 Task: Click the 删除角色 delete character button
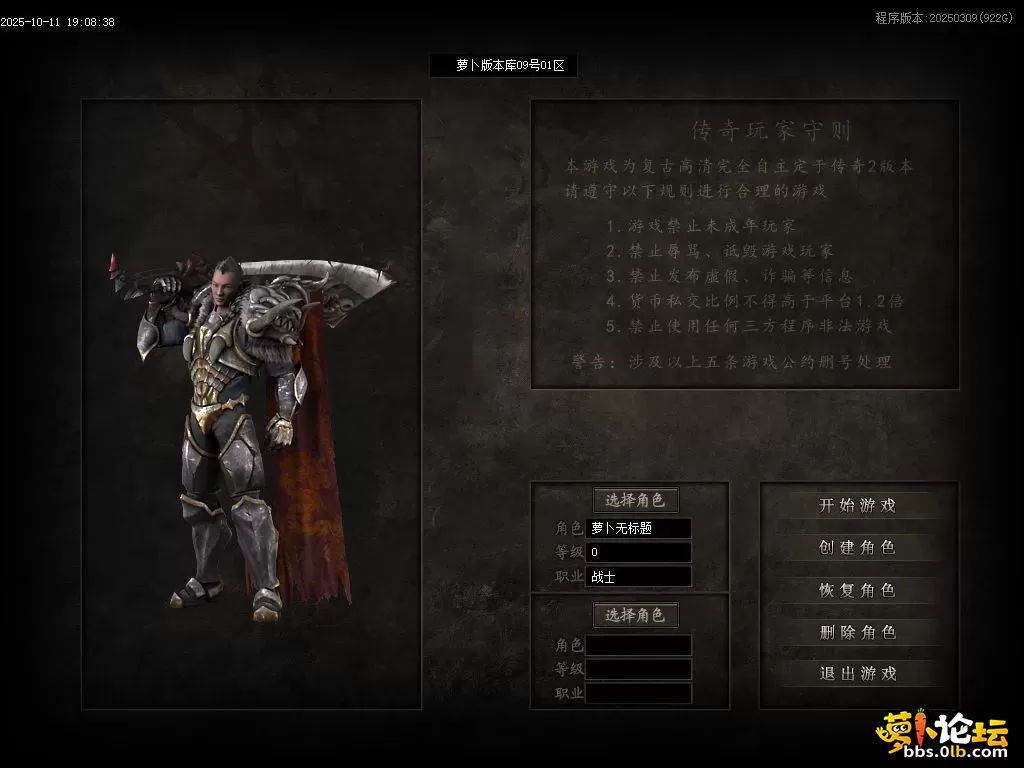click(x=858, y=632)
